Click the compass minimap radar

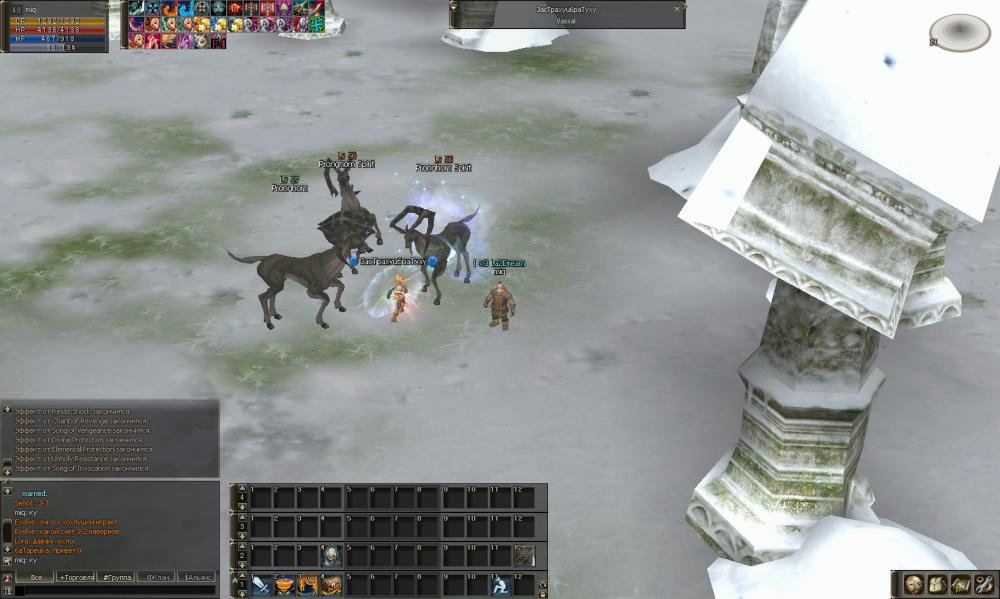959,32
